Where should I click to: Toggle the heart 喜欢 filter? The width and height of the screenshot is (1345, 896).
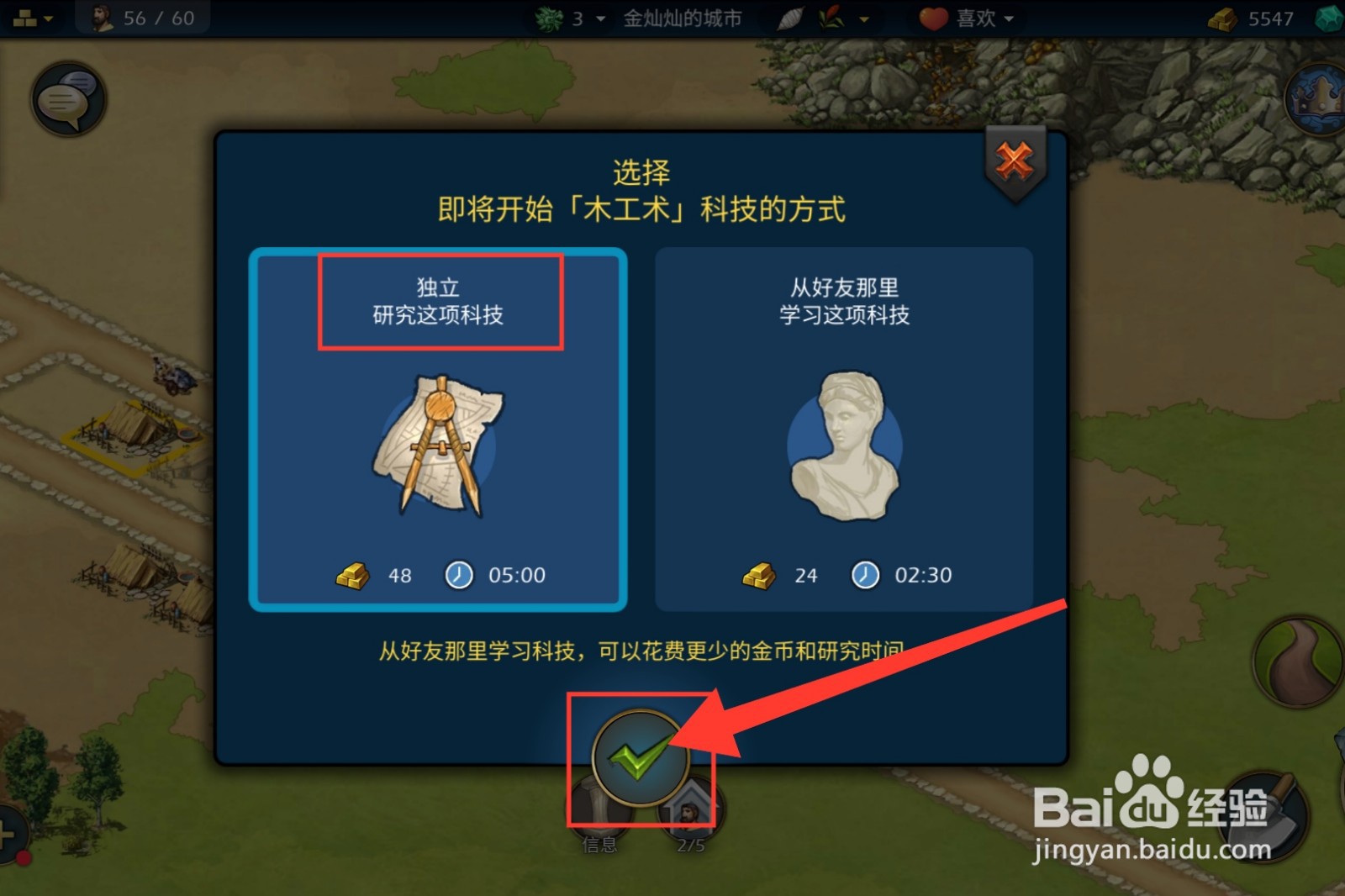pos(933,18)
